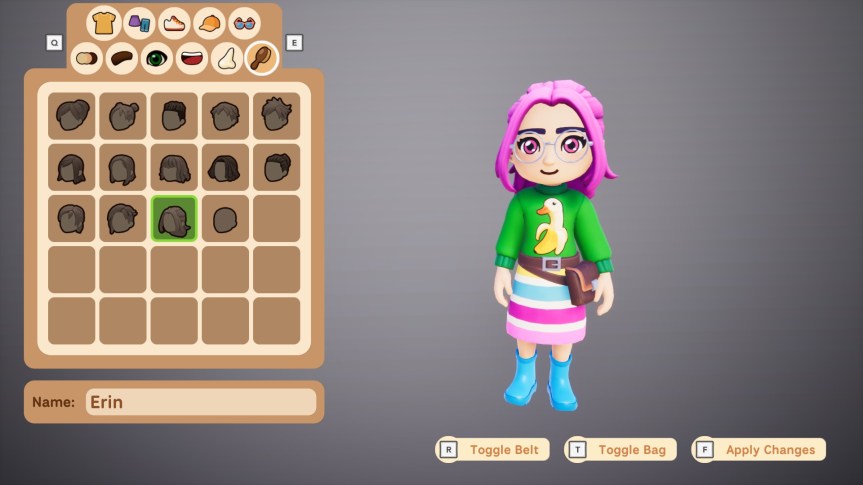Choose the bald head hairstyle
863x485 pixels.
click(x=225, y=219)
